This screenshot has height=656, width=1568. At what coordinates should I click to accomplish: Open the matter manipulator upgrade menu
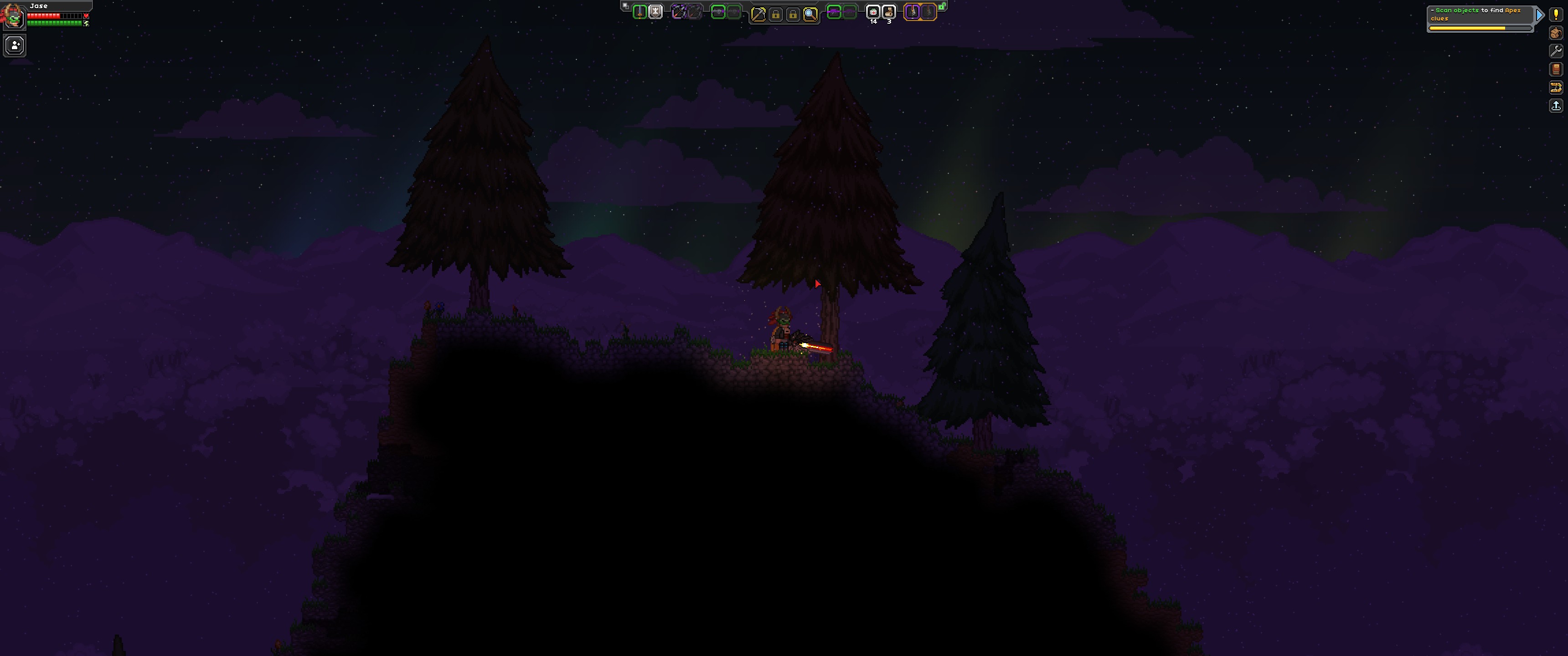[1556, 87]
